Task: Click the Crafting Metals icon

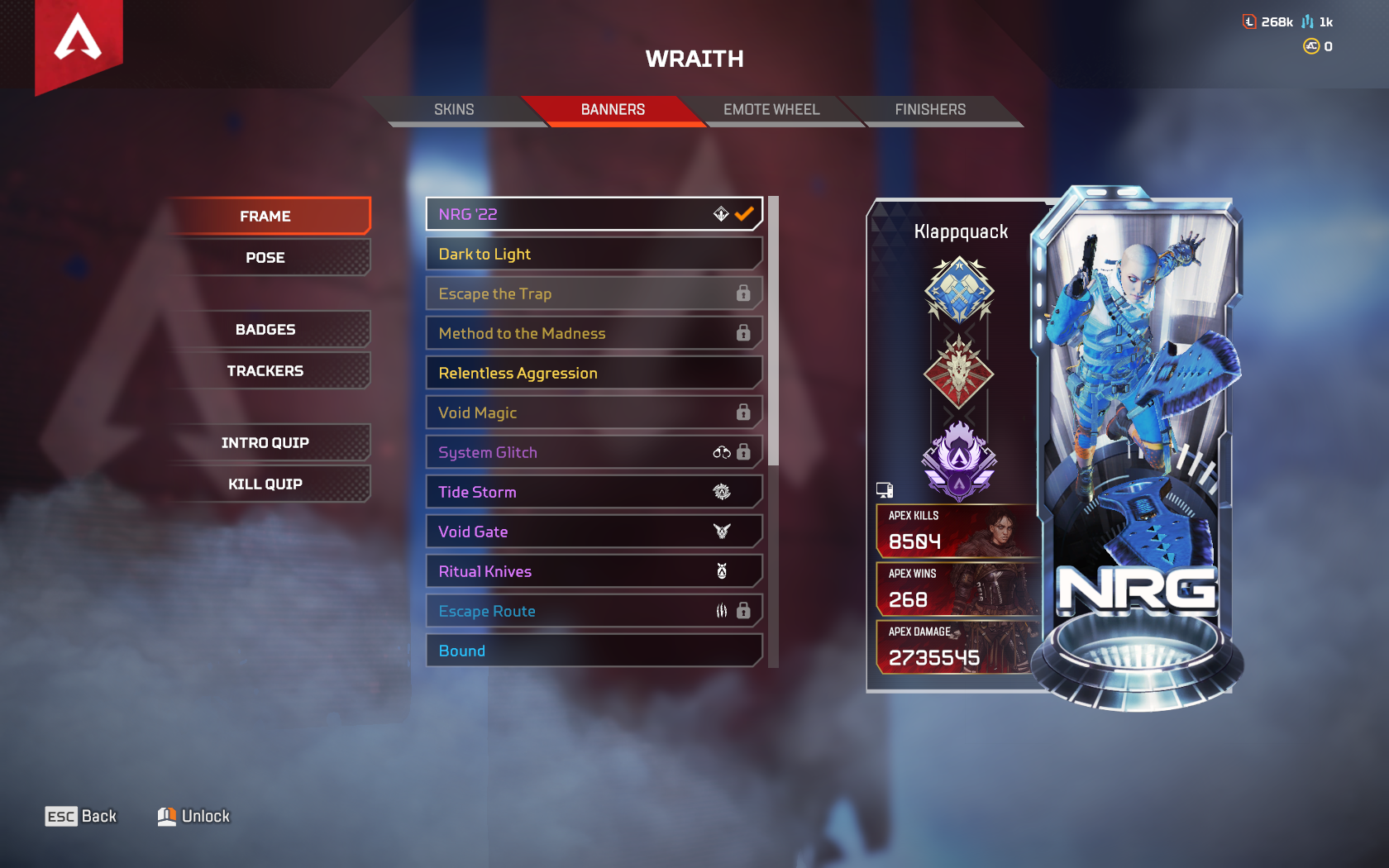Action: (1308, 21)
